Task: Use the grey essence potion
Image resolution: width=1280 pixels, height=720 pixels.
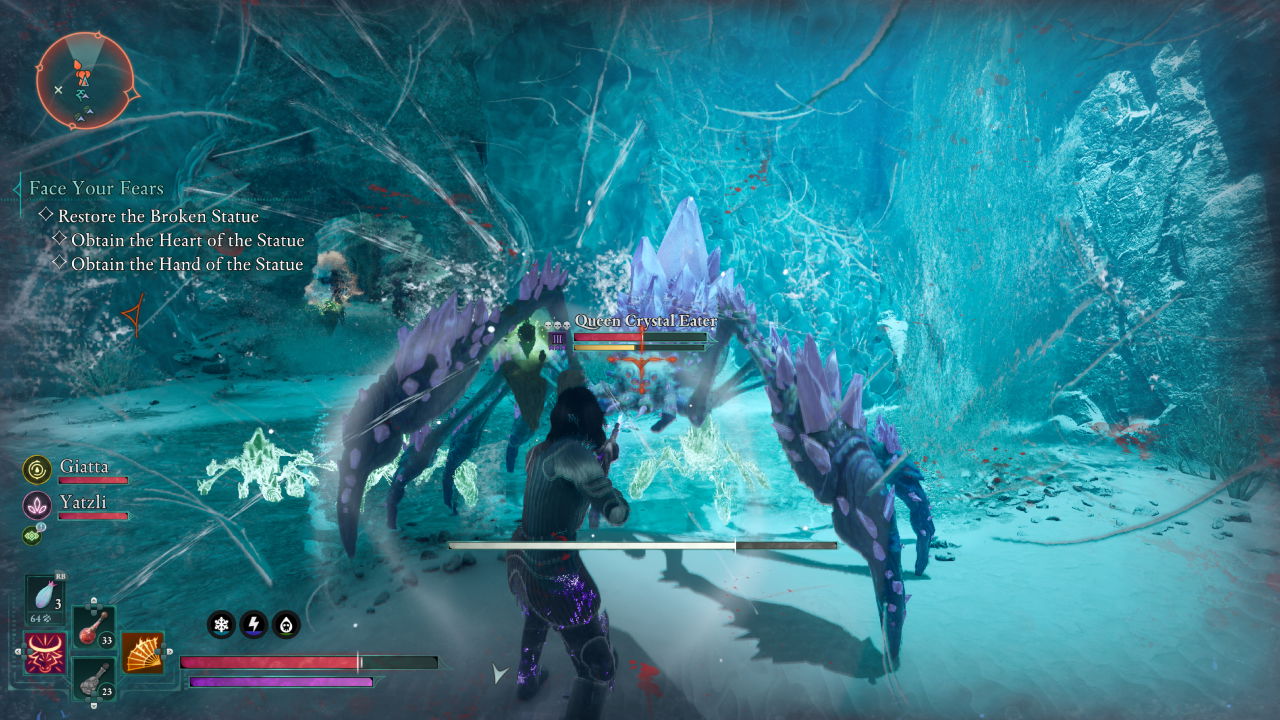Action: pos(92,677)
